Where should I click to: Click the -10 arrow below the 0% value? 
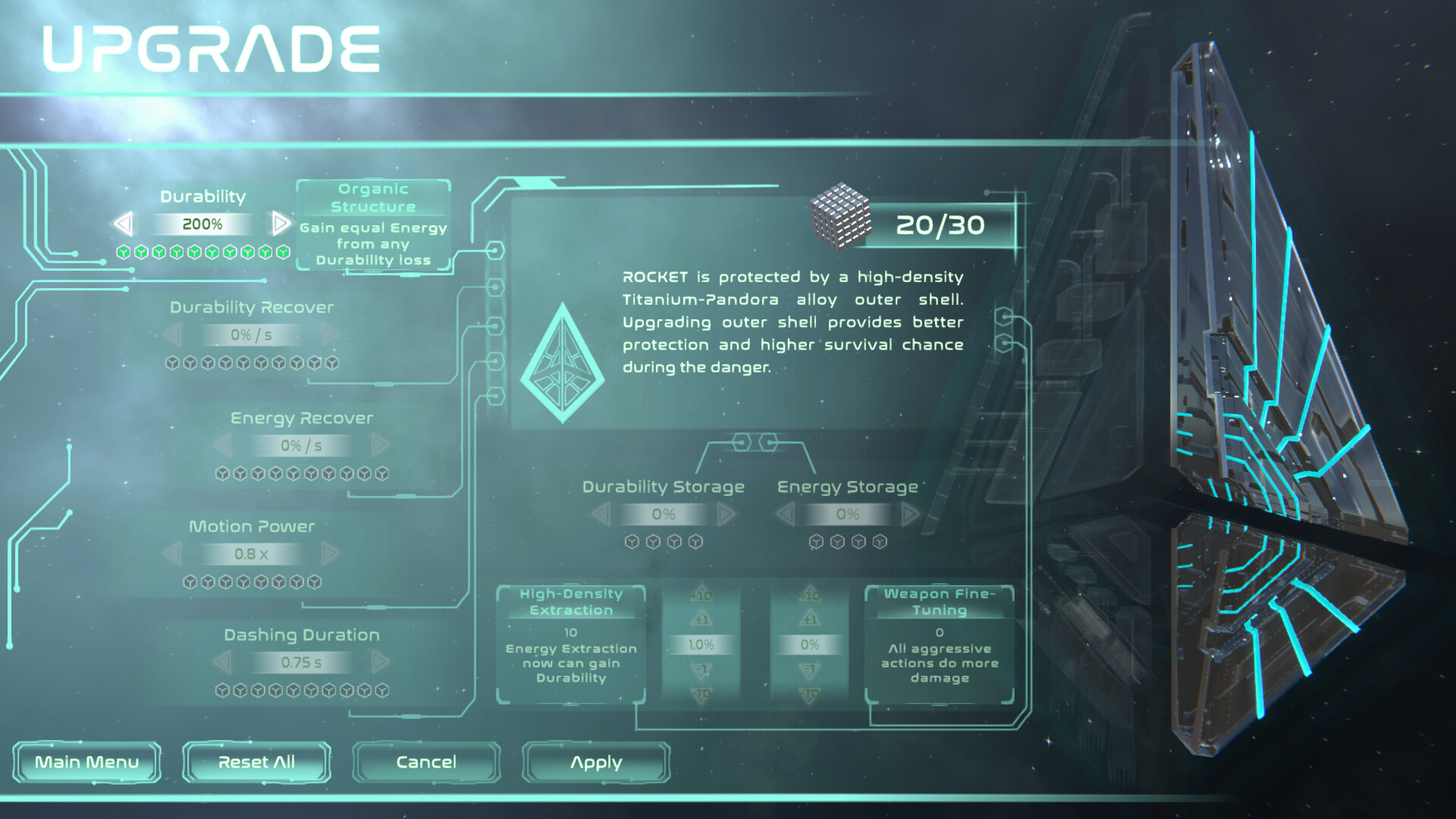pyautogui.click(x=811, y=692)
